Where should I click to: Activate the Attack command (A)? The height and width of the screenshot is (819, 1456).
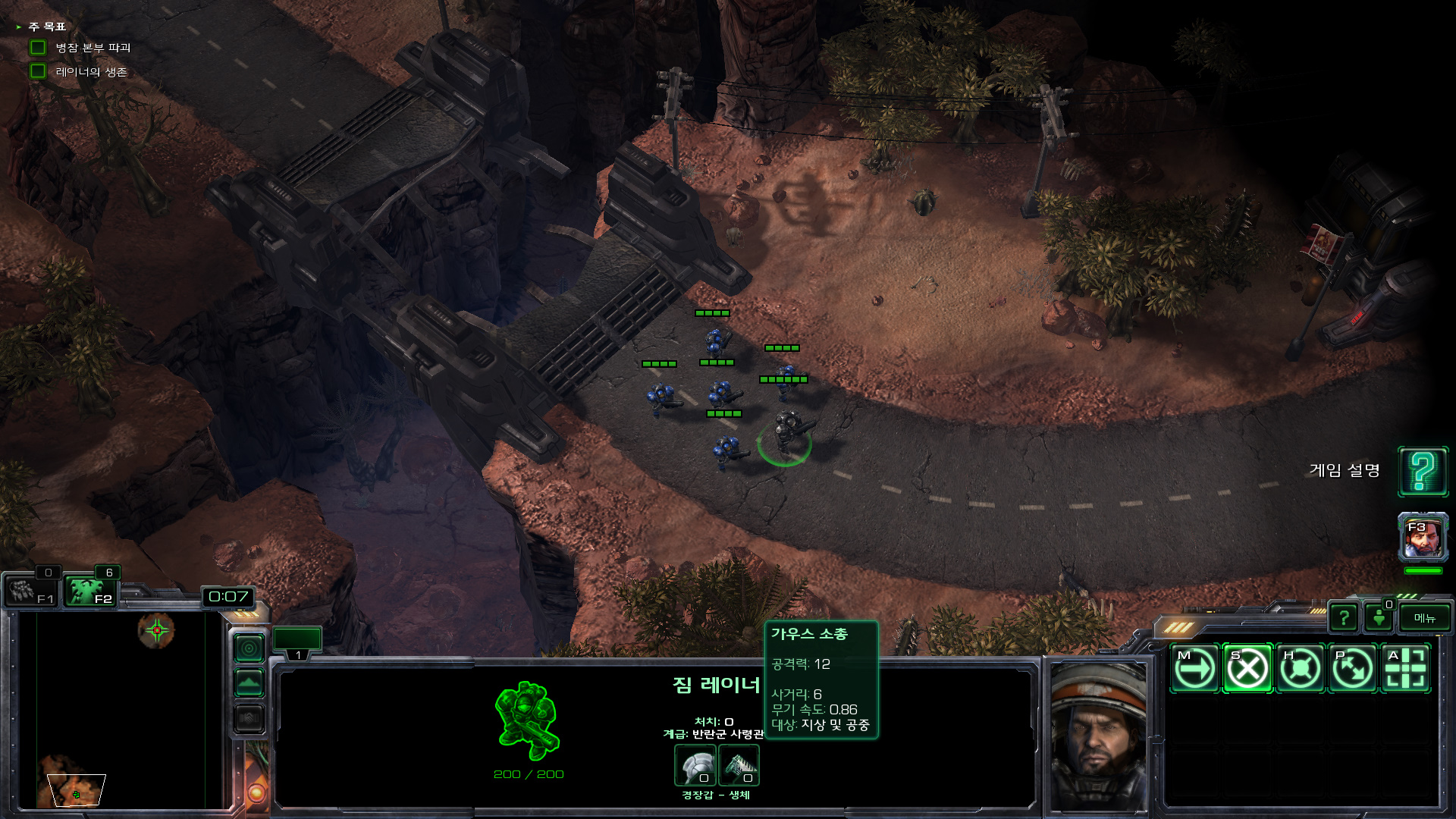(x=1405, y=669)
